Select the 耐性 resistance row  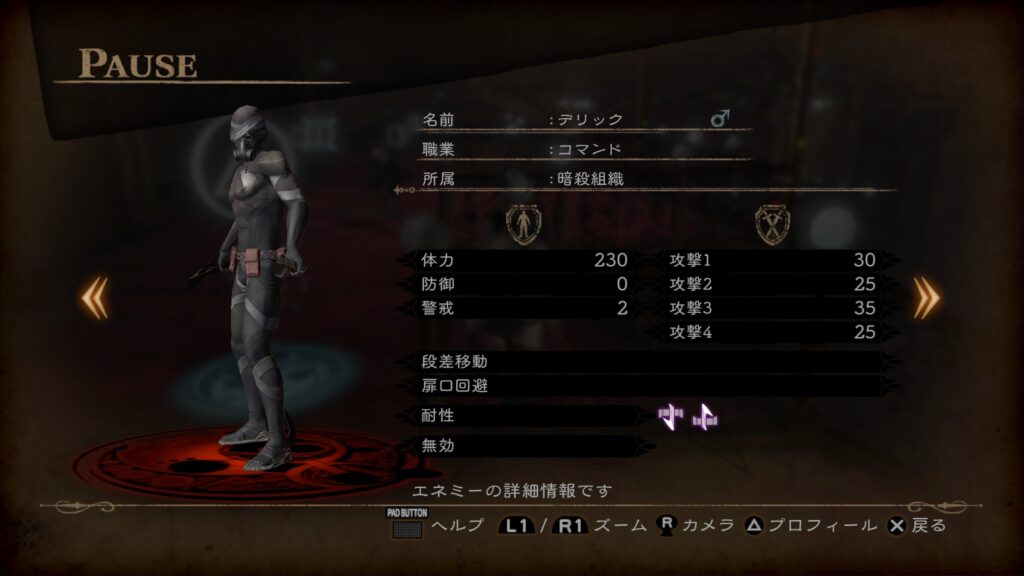tap(532, 415)
